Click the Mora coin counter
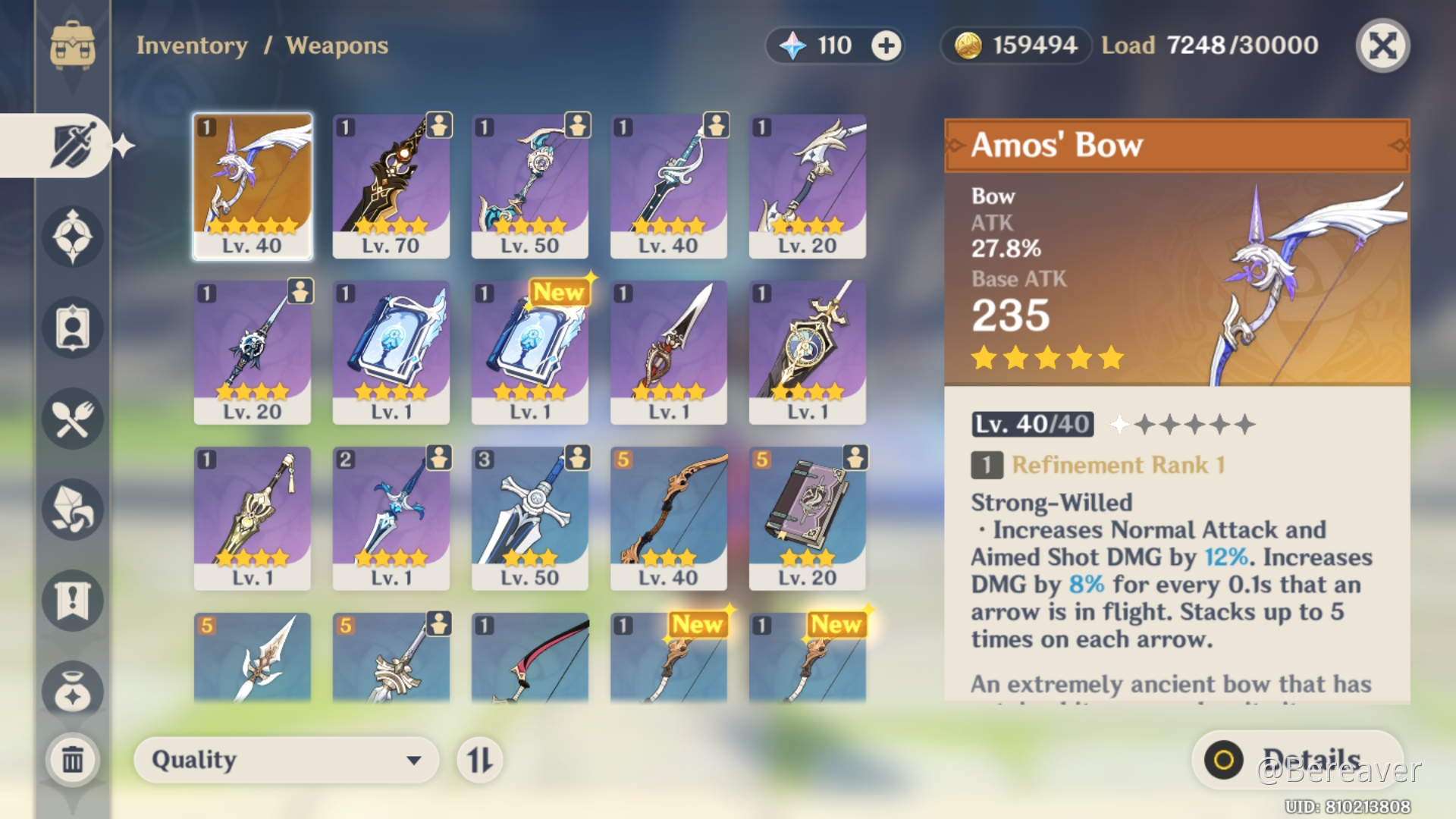 tap(1015, 45)
